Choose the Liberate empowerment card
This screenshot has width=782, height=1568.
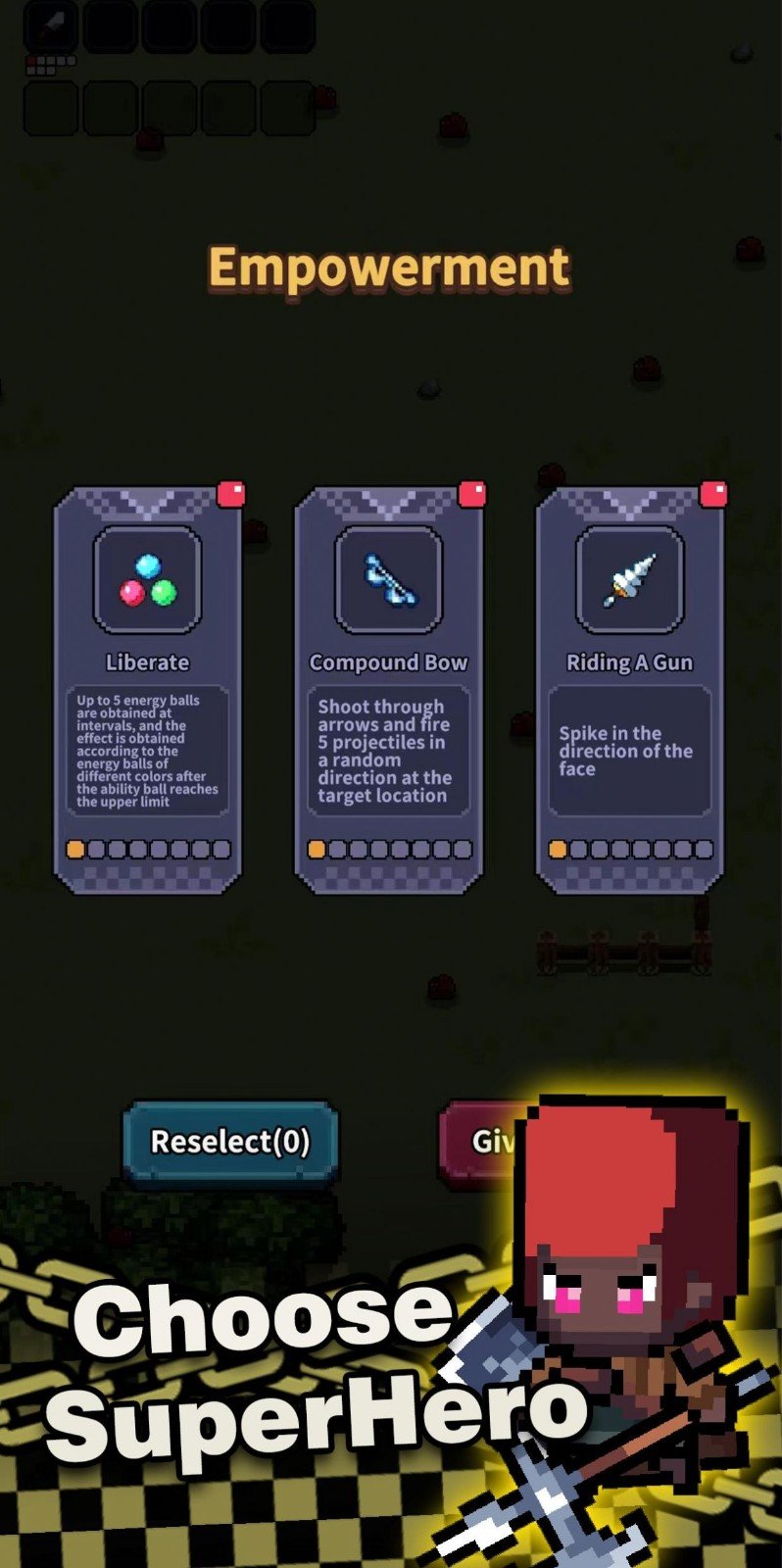point(147,691)
